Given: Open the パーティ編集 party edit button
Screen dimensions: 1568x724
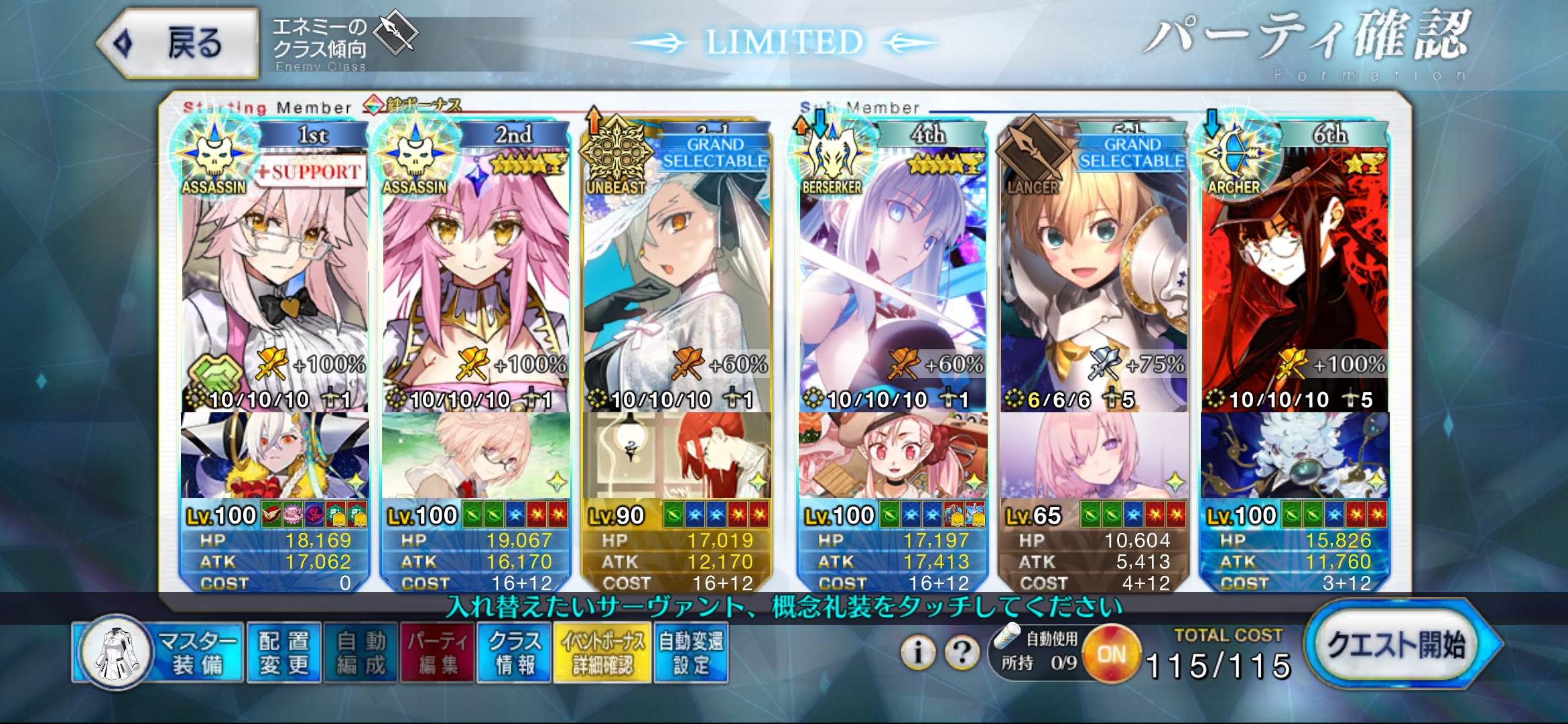Looking at the screenshot, I should click(438, 653).
